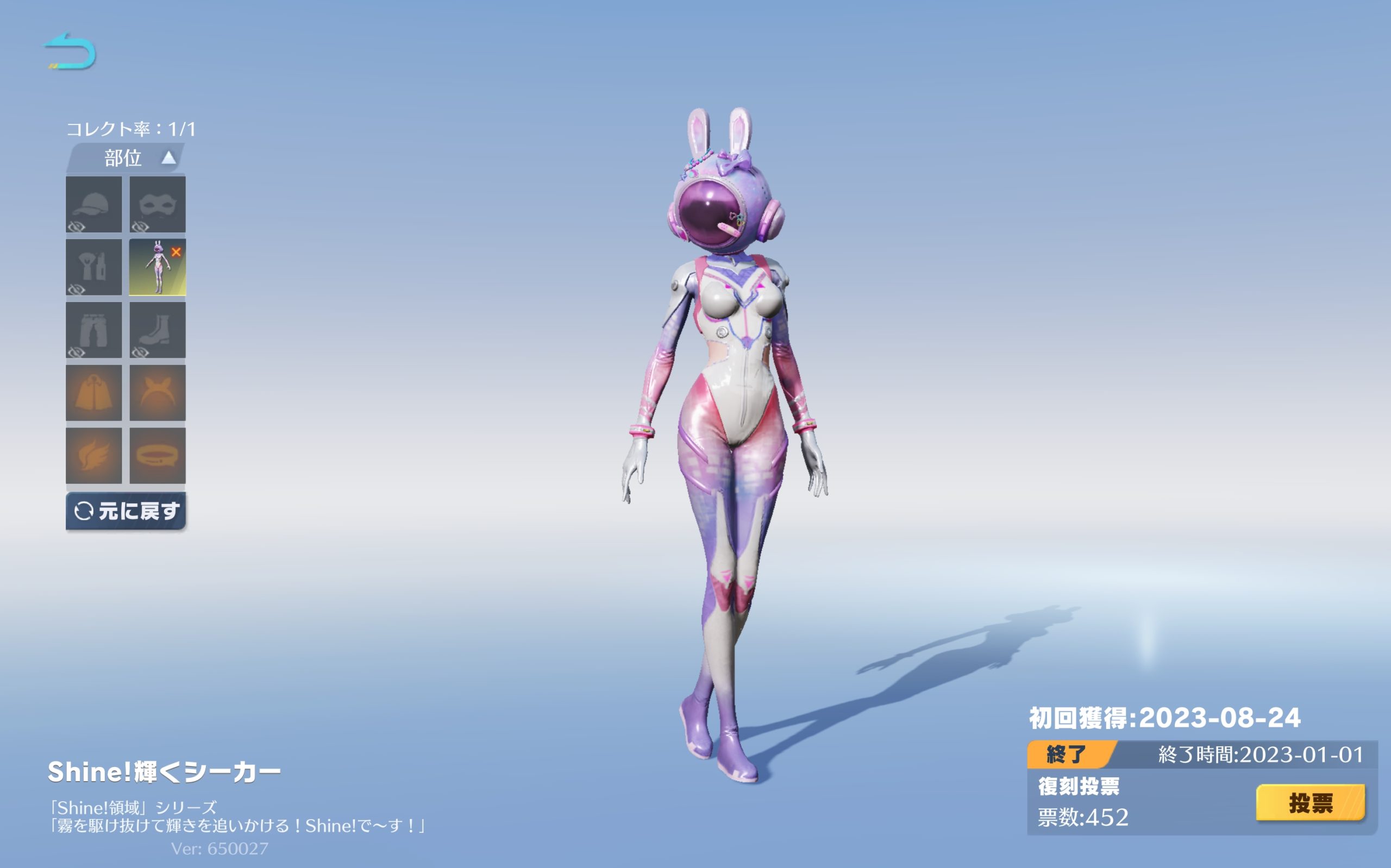
Task: Open the cat-ear headband accessory slot
Action: tap(157, 393)
